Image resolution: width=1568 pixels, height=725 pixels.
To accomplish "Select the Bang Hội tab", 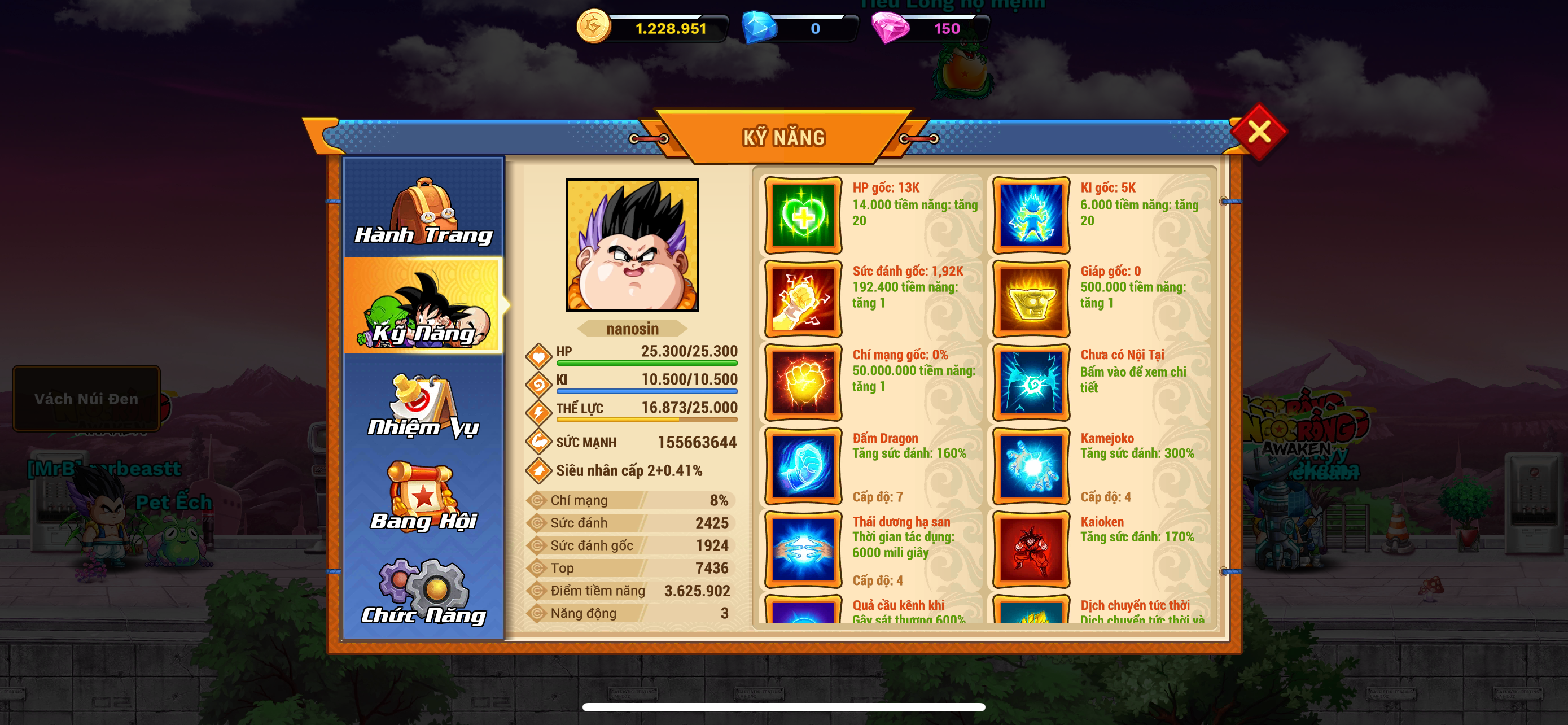I will pos(424,496).
